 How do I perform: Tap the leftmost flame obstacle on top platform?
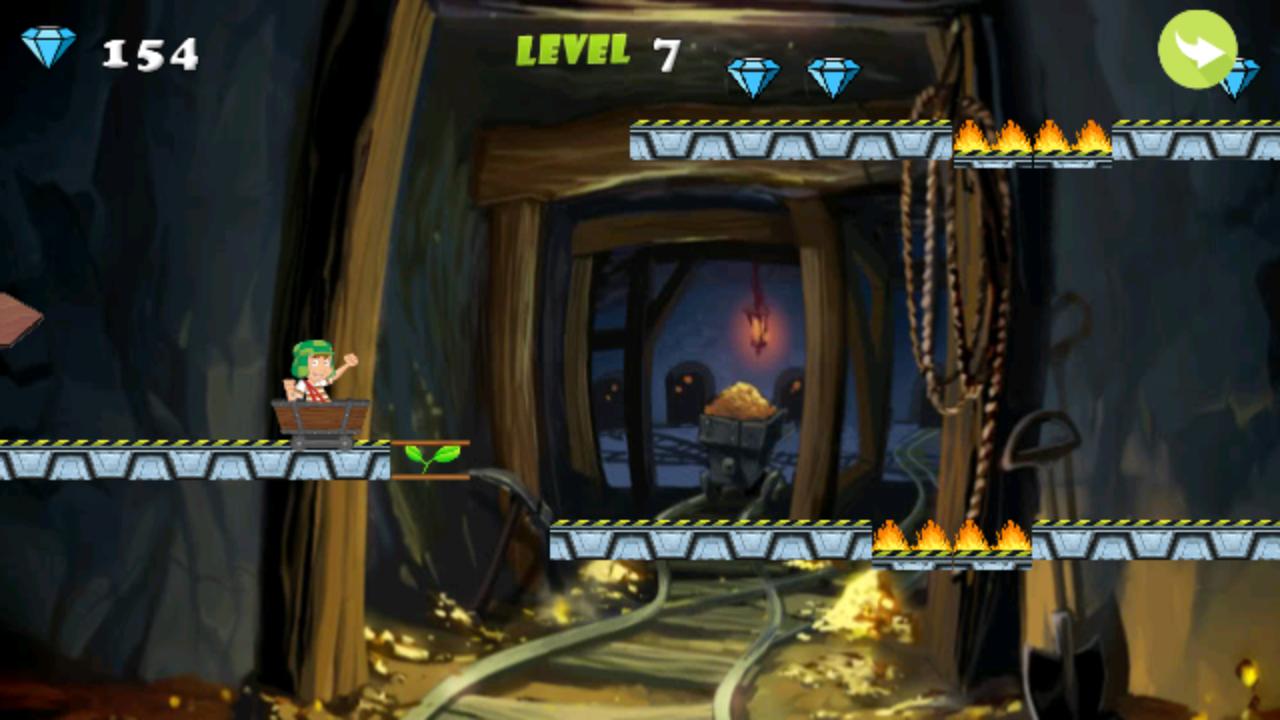[x=975, y=140]
